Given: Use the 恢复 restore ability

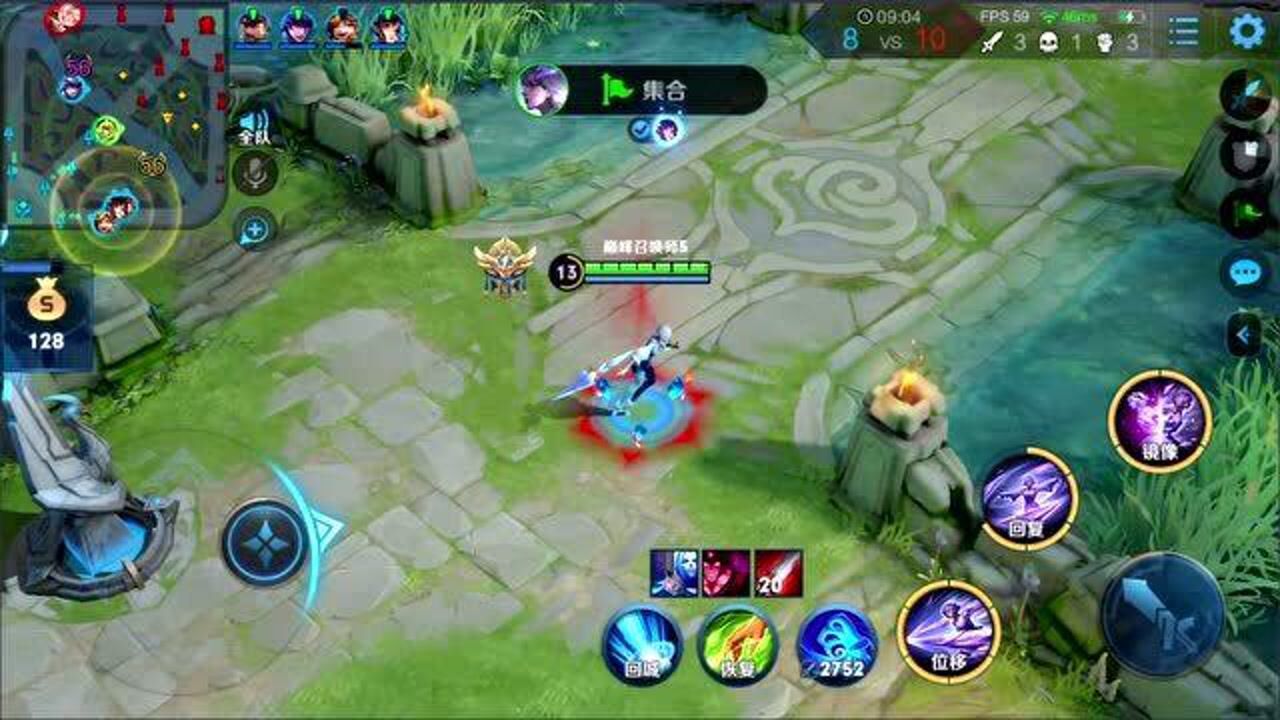Looking at the screenshot, I should coord(737,645).
